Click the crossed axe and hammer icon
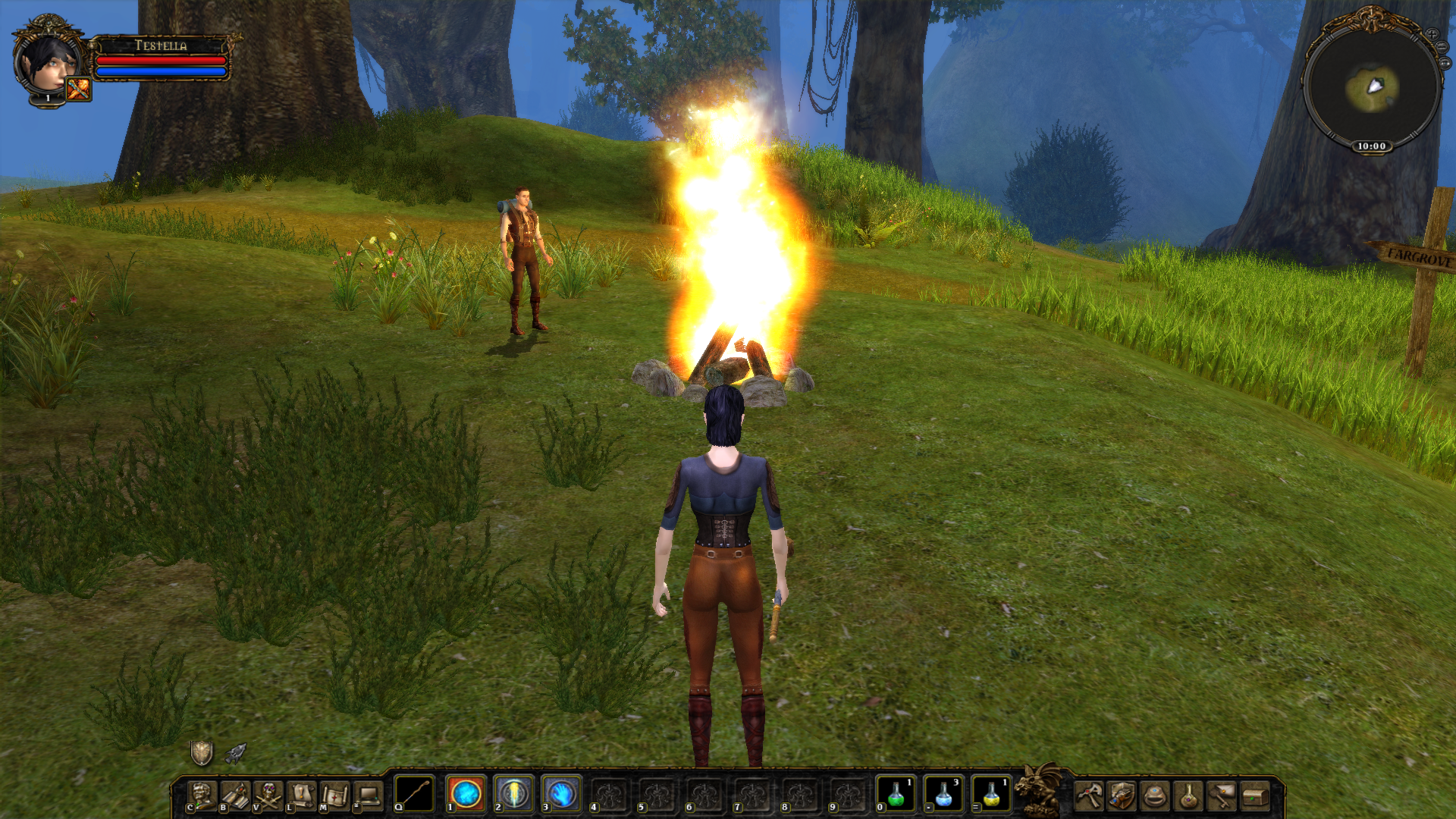This screenshot has height=819, width=1456. 1089,795
